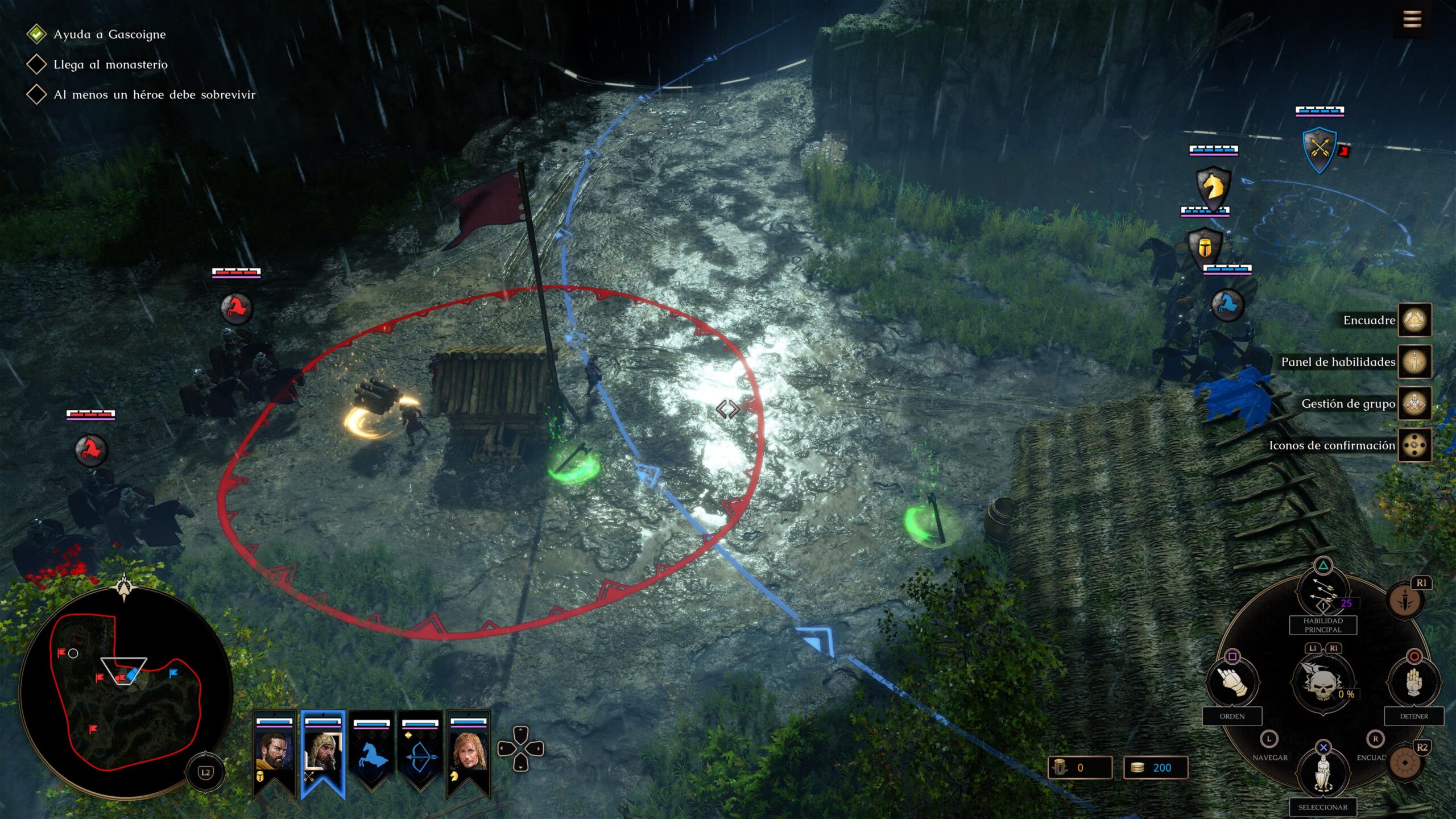The height and width of the screenshot is (819, 1456).
Task: Choose the blue bow archer banner
Action: click(x=420, y=751)
